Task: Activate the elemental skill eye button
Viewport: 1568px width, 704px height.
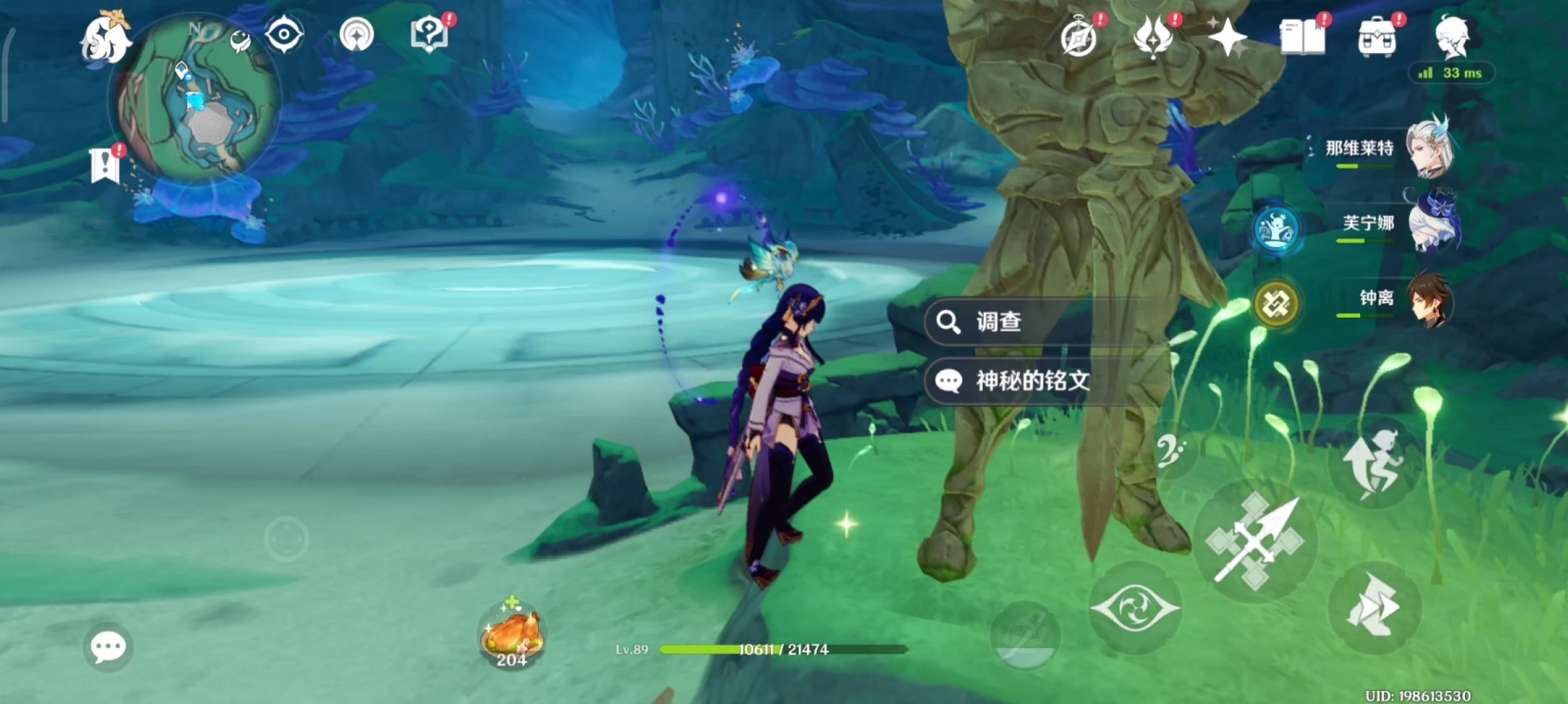Action: click(x=1135, y=608)
